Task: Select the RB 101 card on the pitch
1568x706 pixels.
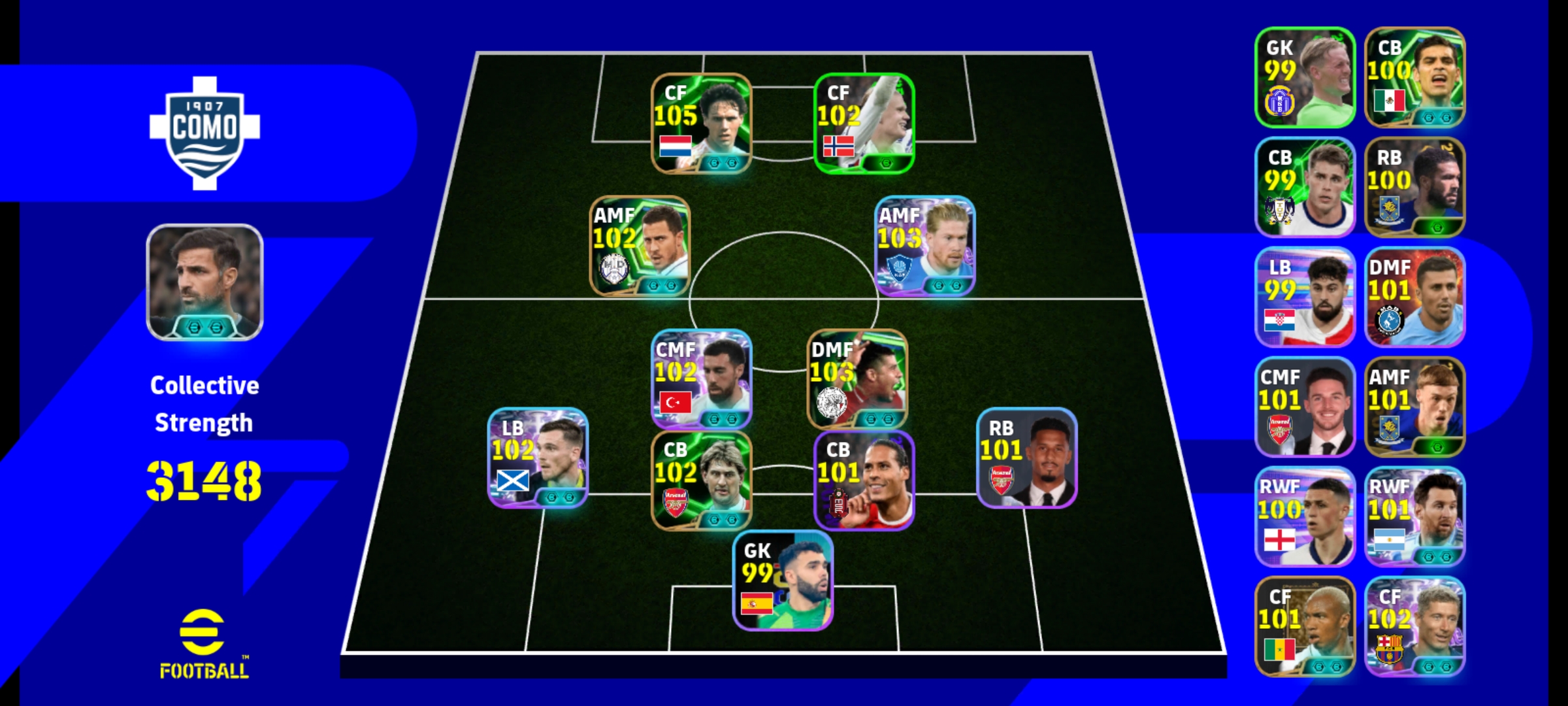Action: click(1026, 458)
